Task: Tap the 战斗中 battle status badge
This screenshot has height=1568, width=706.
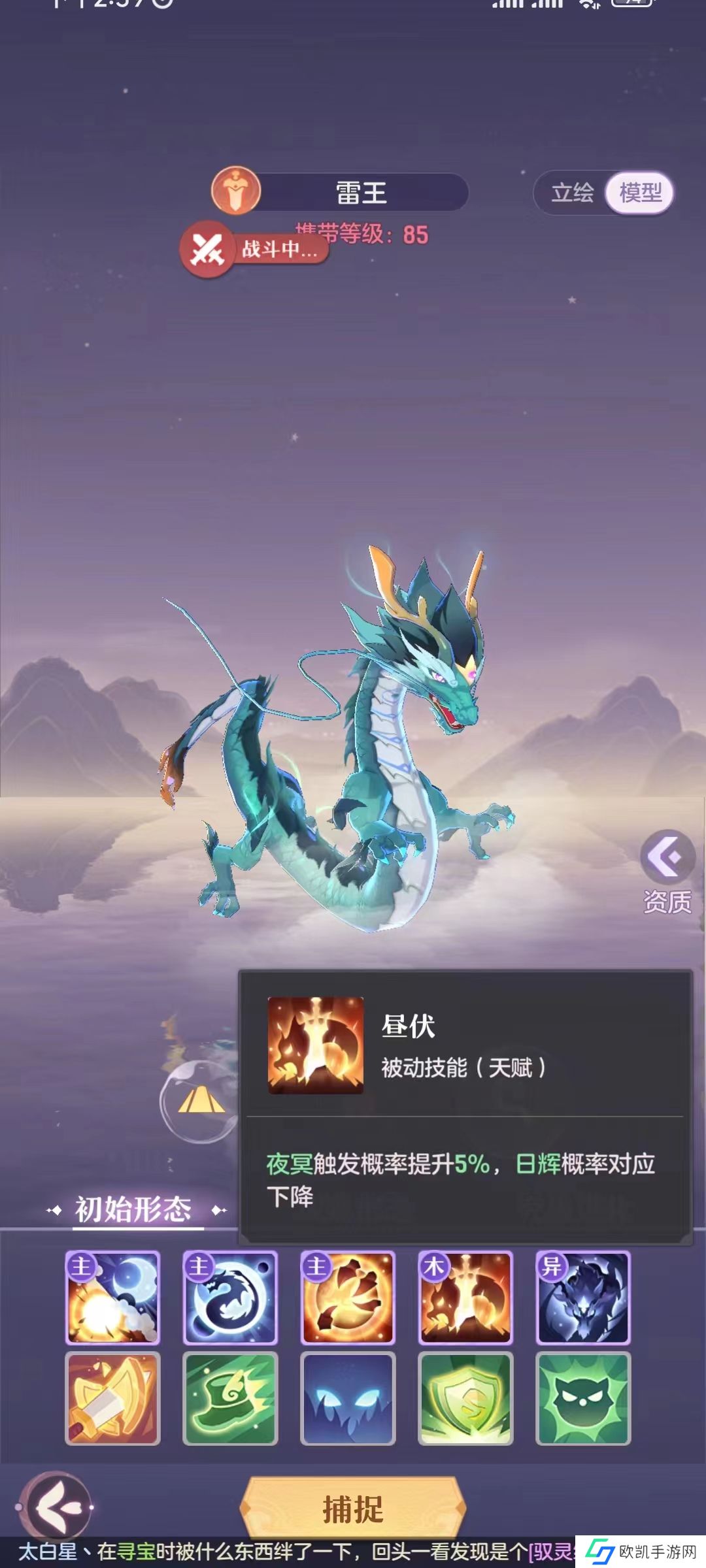Action: click(x=255, y=249)
